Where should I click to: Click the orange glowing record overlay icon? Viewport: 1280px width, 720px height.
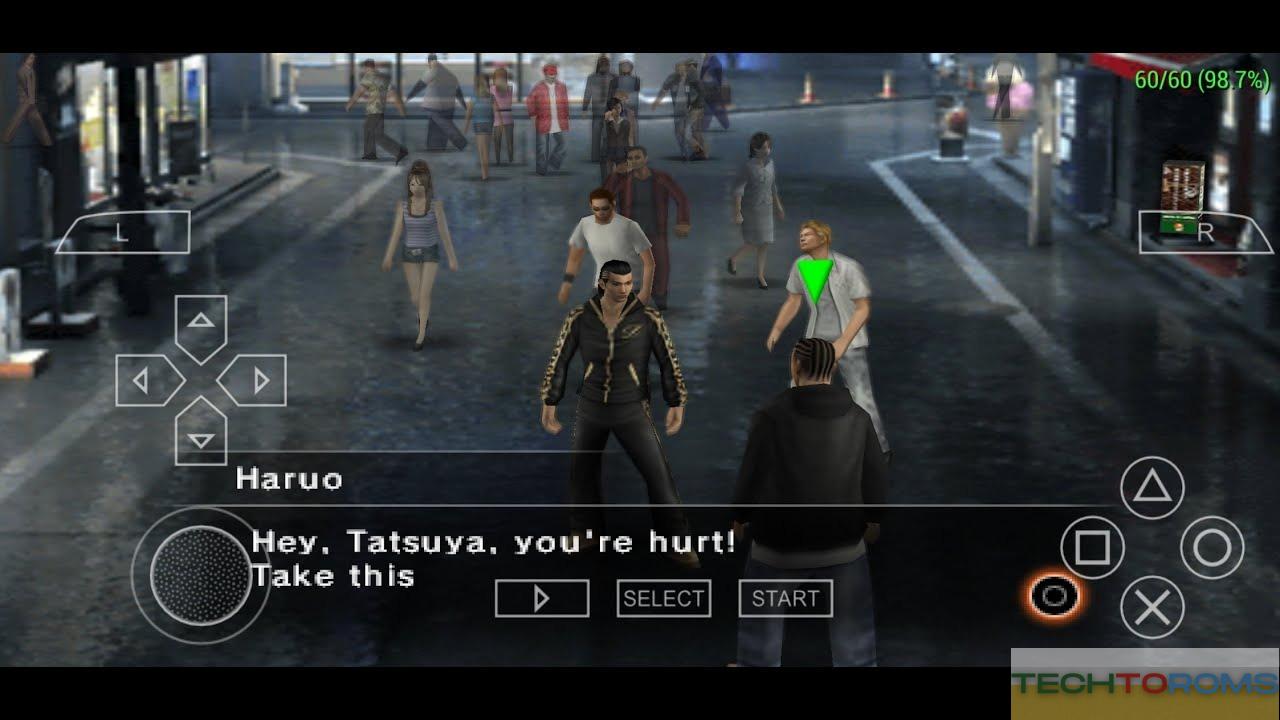tap(1053, 597)
